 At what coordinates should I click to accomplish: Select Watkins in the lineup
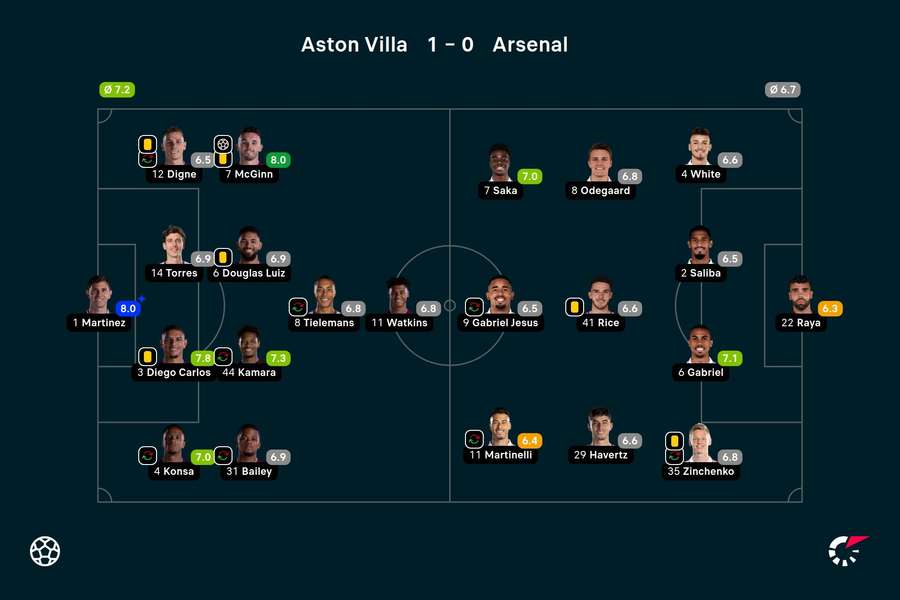point(399,296)
